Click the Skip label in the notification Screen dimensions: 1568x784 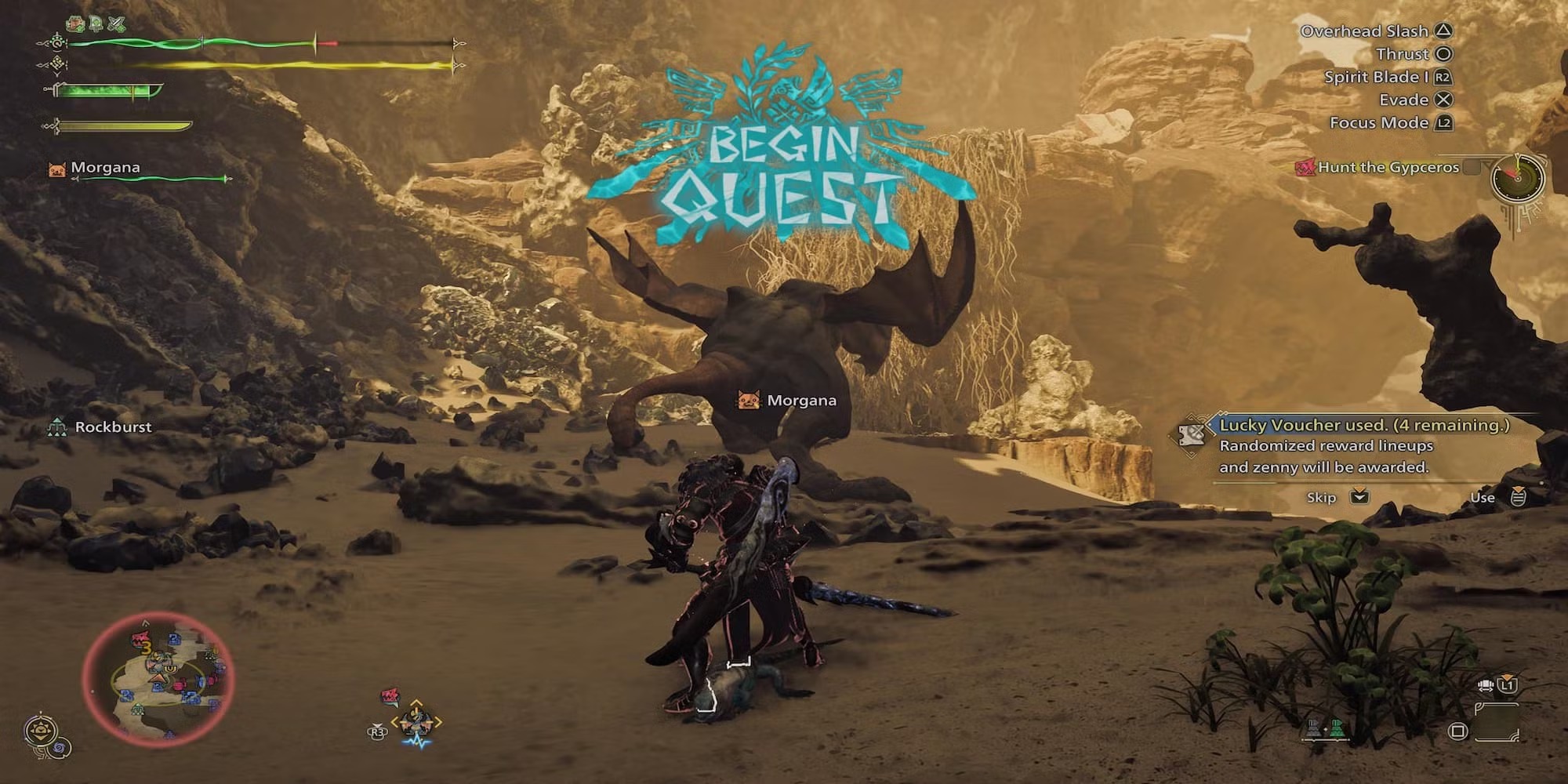tap(1321, 497)
